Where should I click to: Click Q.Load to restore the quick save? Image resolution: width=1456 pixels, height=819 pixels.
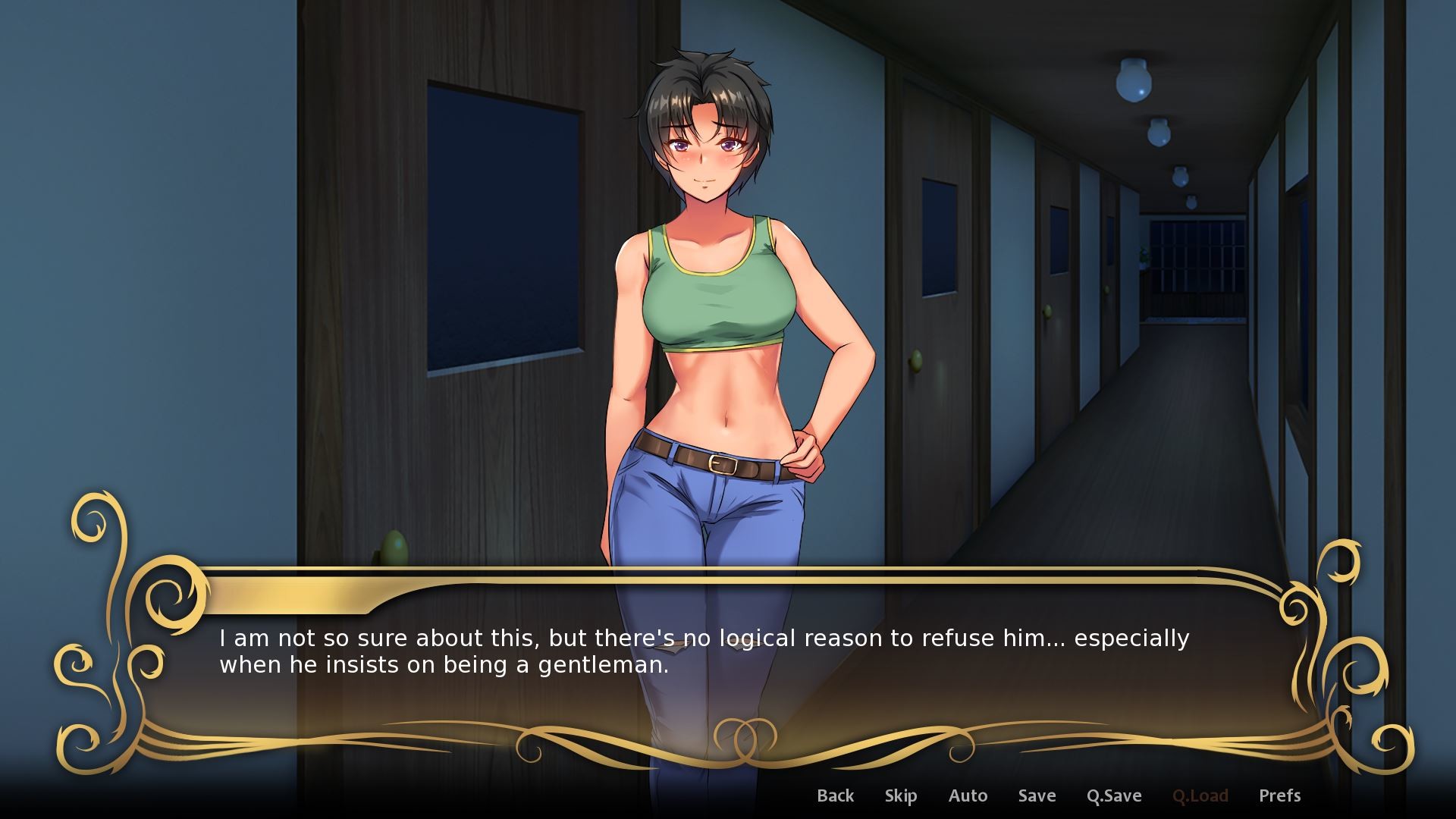(1202, 795)
